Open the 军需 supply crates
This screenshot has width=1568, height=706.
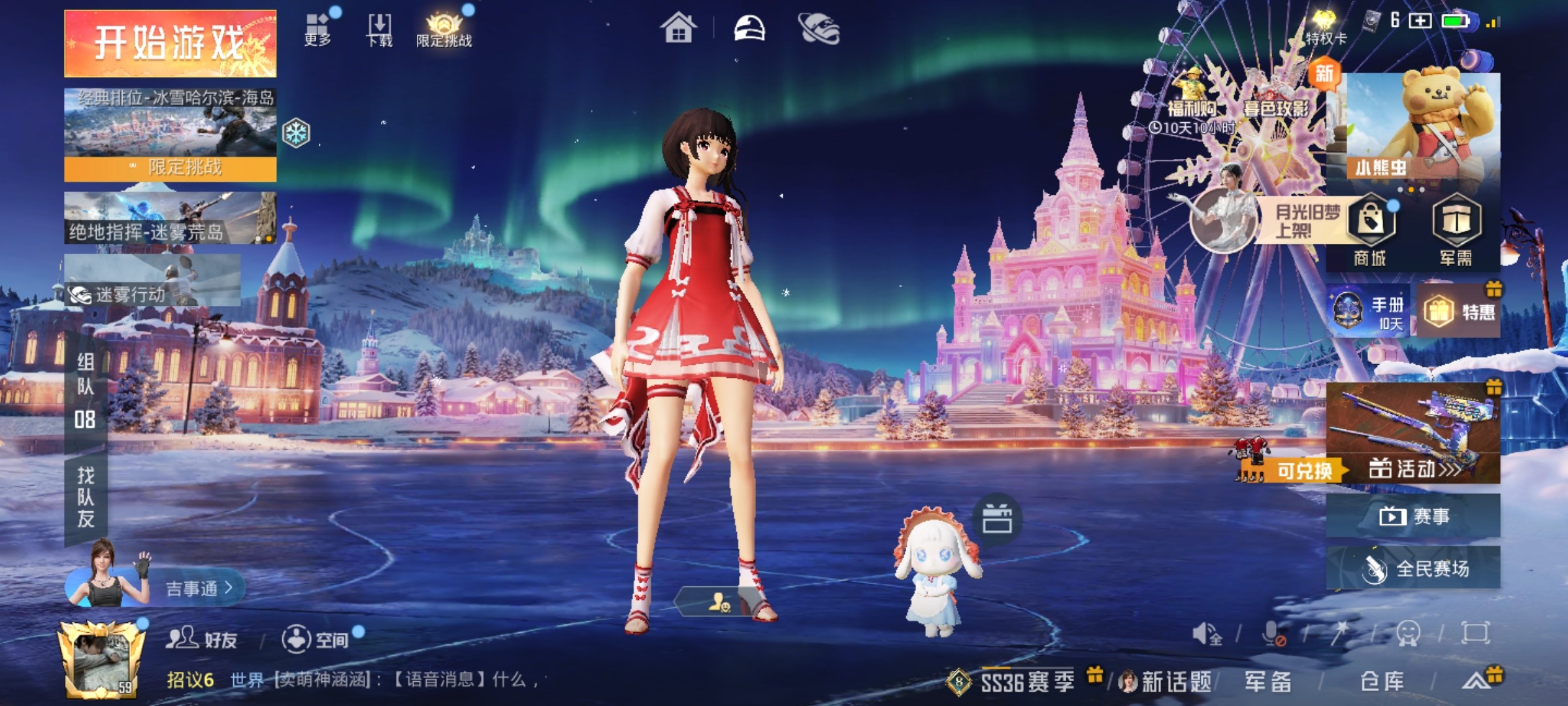pyautogui.click(x=1456, y=230)
